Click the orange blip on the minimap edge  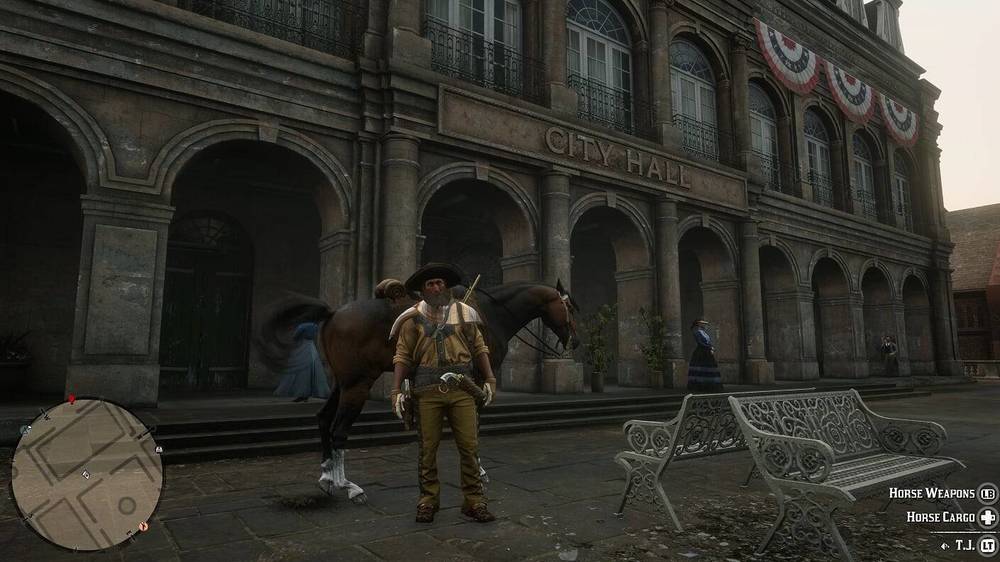pos(143,525)
